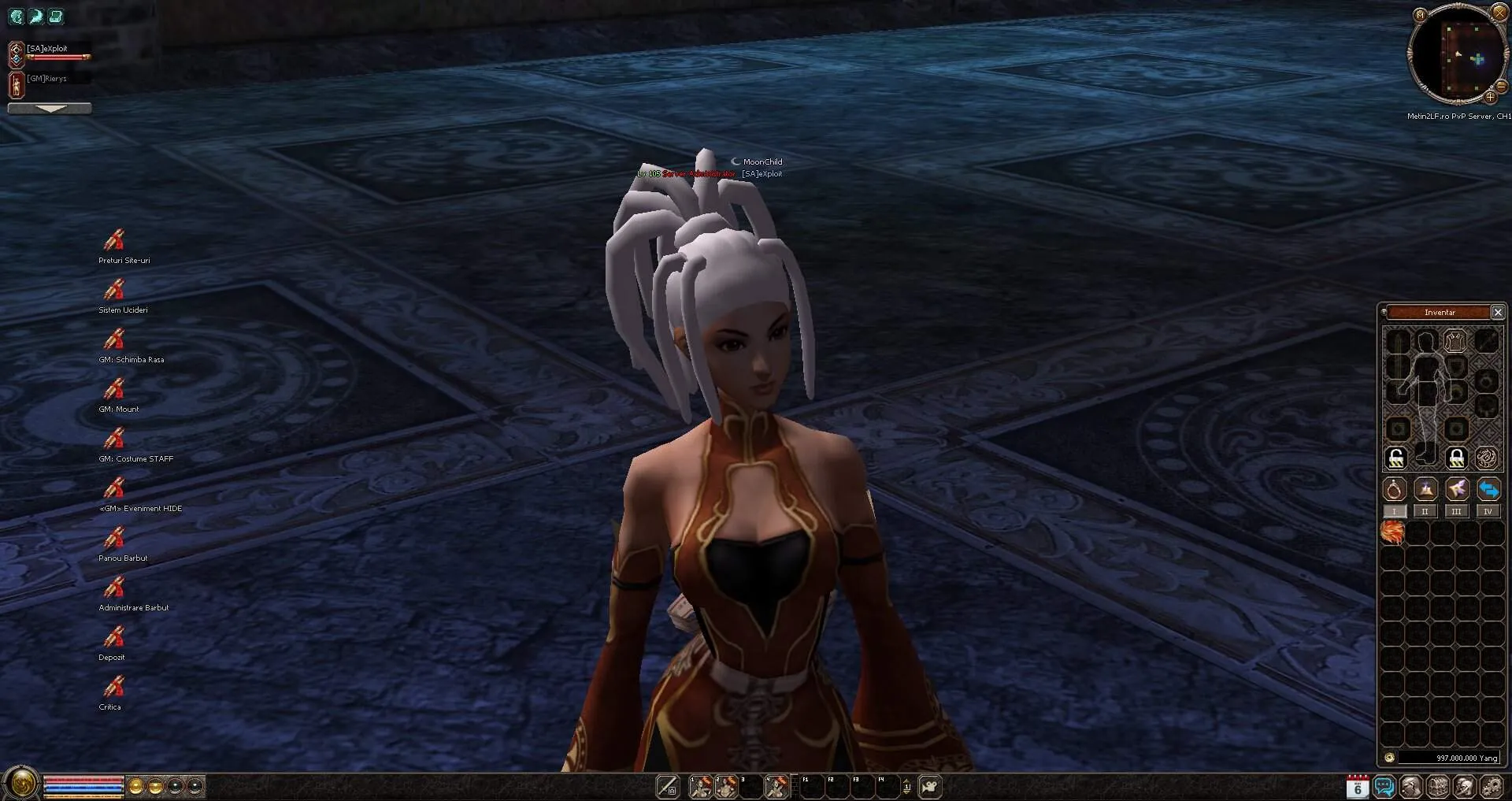
Task: Close the Inventar window
Action: tap(1498, 313)
